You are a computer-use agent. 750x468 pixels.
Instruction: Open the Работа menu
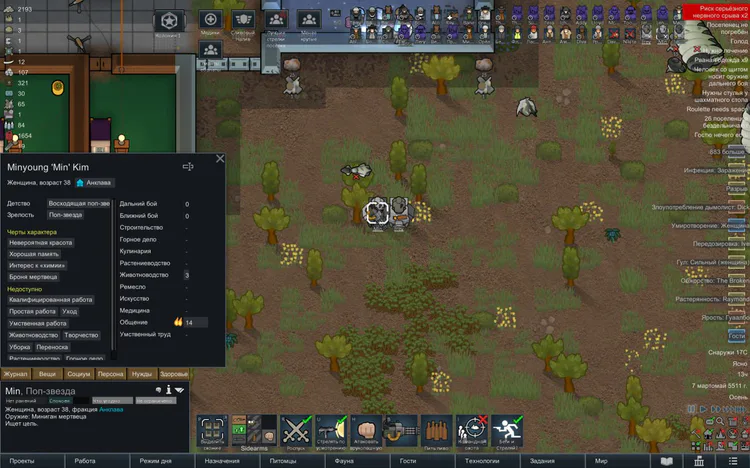pos(85,461)
